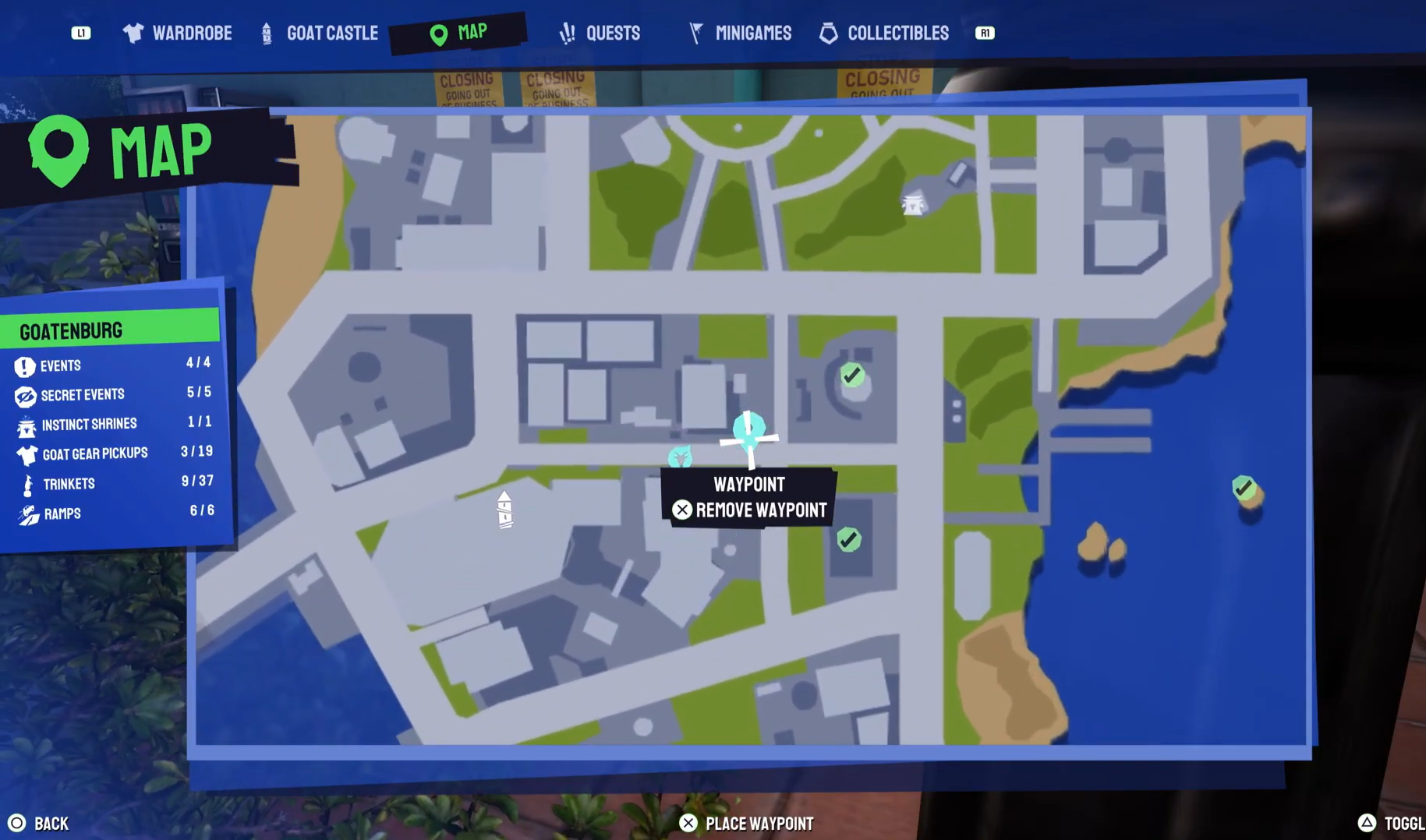Click the green MAP pin icon in the header

(x=438, y=33)
